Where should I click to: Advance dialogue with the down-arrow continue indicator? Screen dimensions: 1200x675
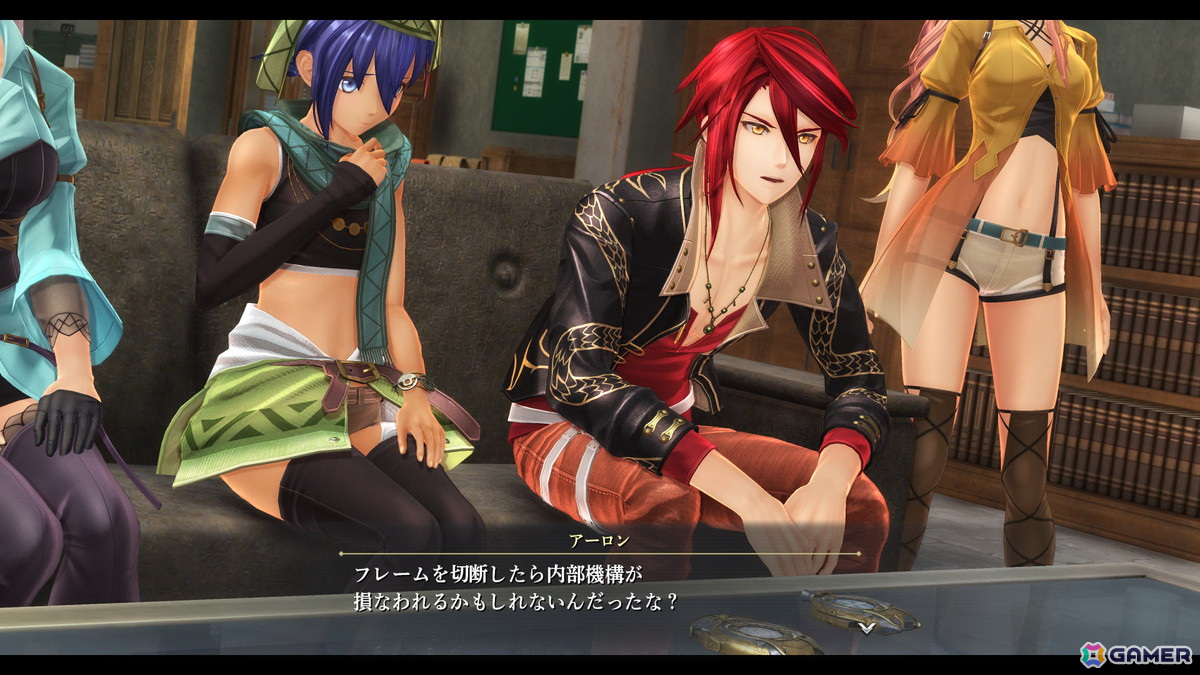tap(867, 627)
